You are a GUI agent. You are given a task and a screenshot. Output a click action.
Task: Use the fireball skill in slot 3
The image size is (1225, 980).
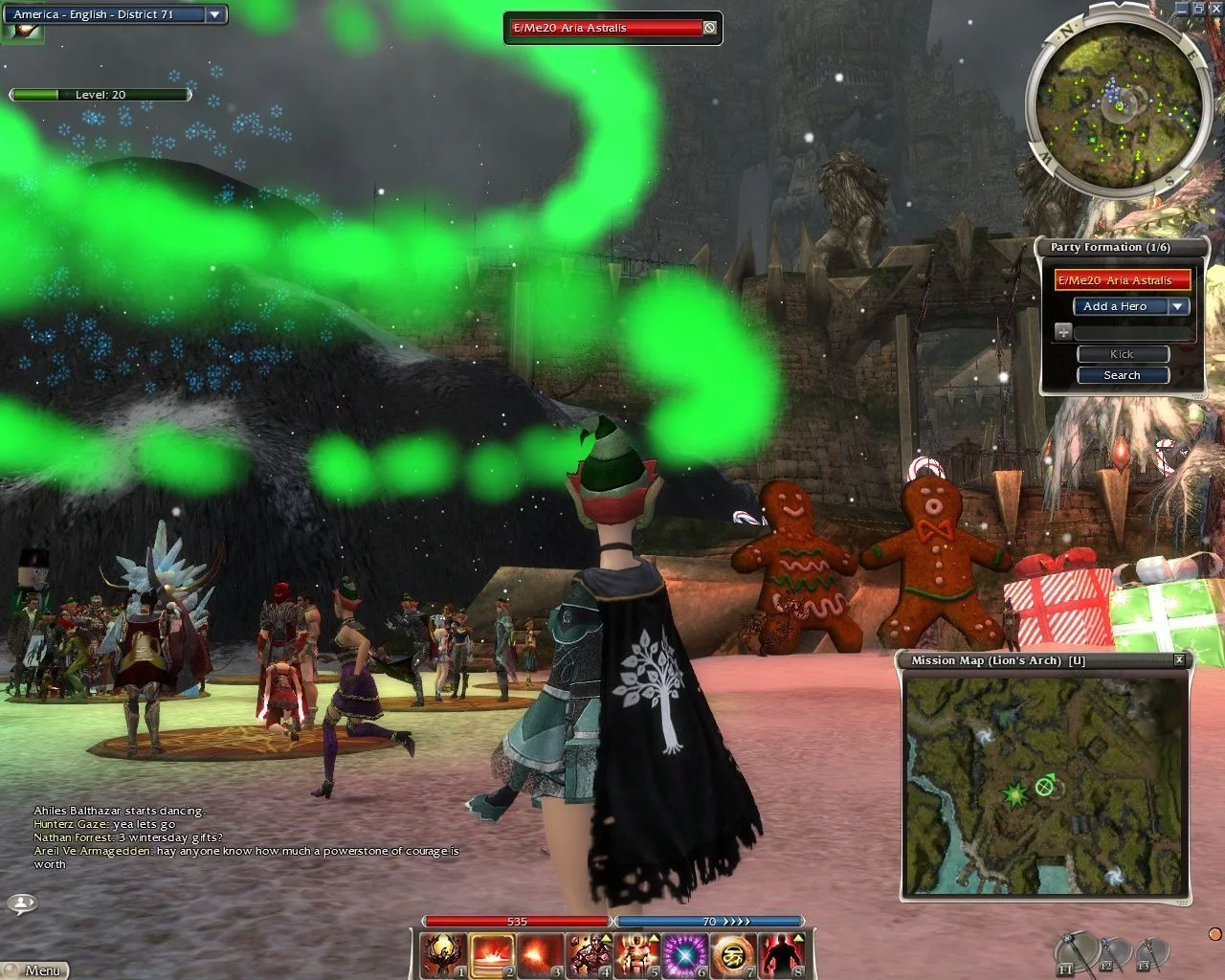click(x=541, y=954)
